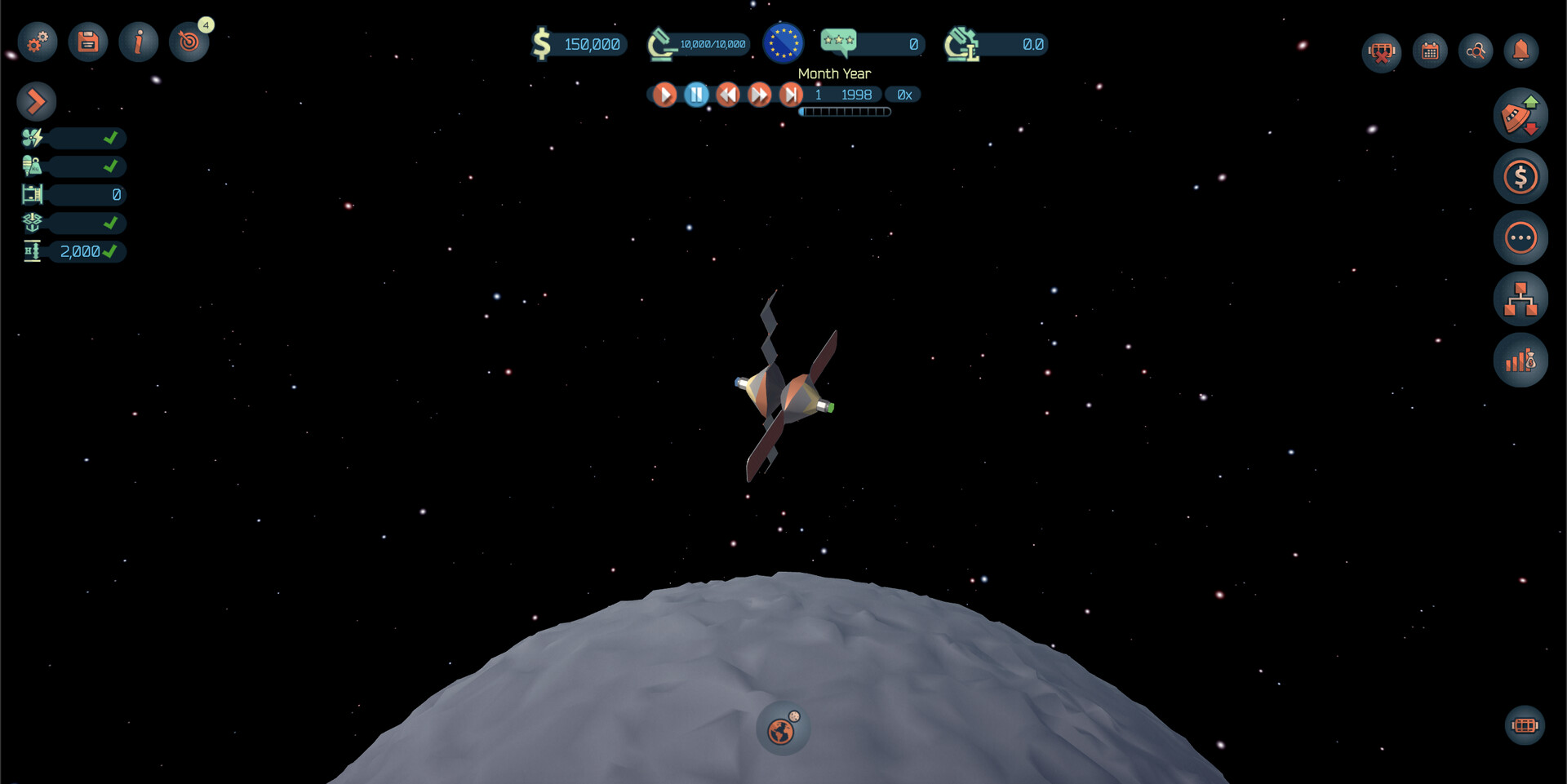Open the calendar events icon
Screen dimensions: 1567x784
pyautogui.click(x=1429, y=50)
